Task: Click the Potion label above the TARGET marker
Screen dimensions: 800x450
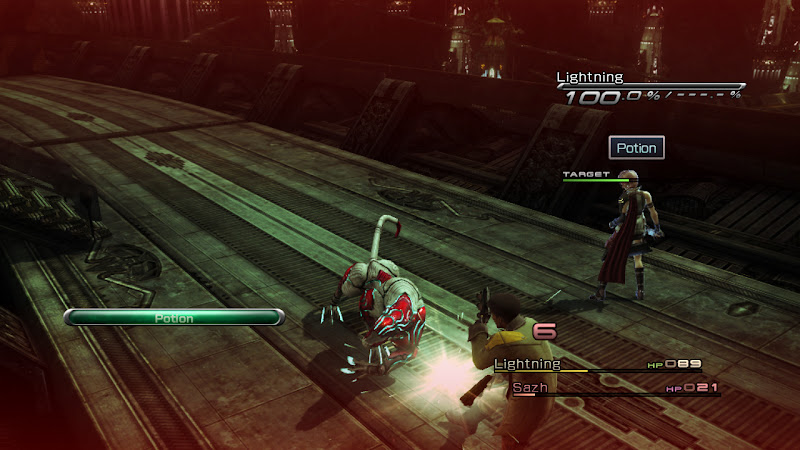Action: tap(636, 148)
